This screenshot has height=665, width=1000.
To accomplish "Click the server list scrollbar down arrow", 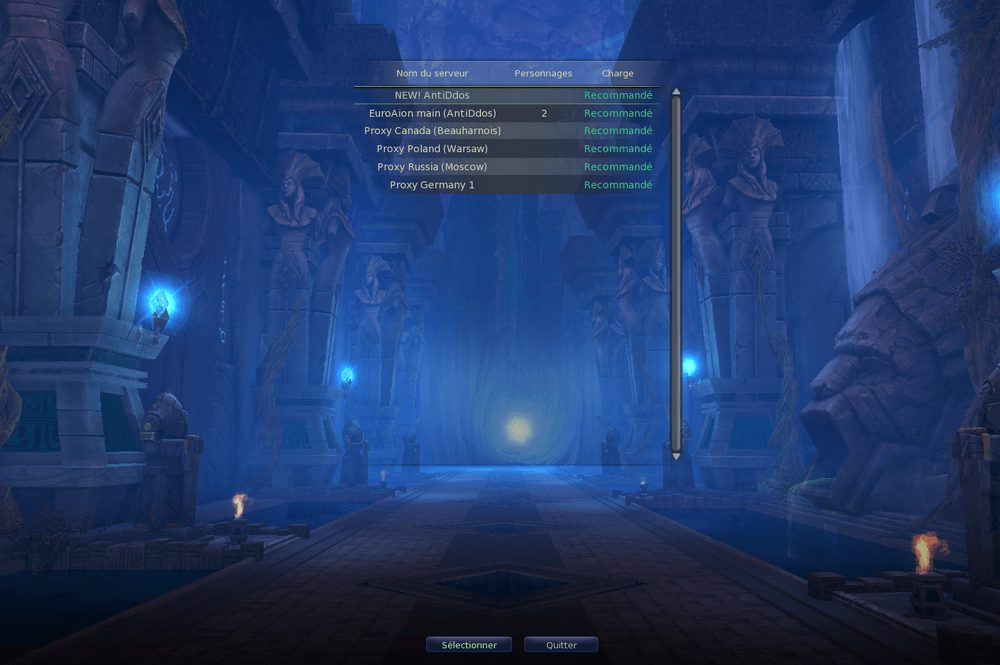I will pos(676,455).
